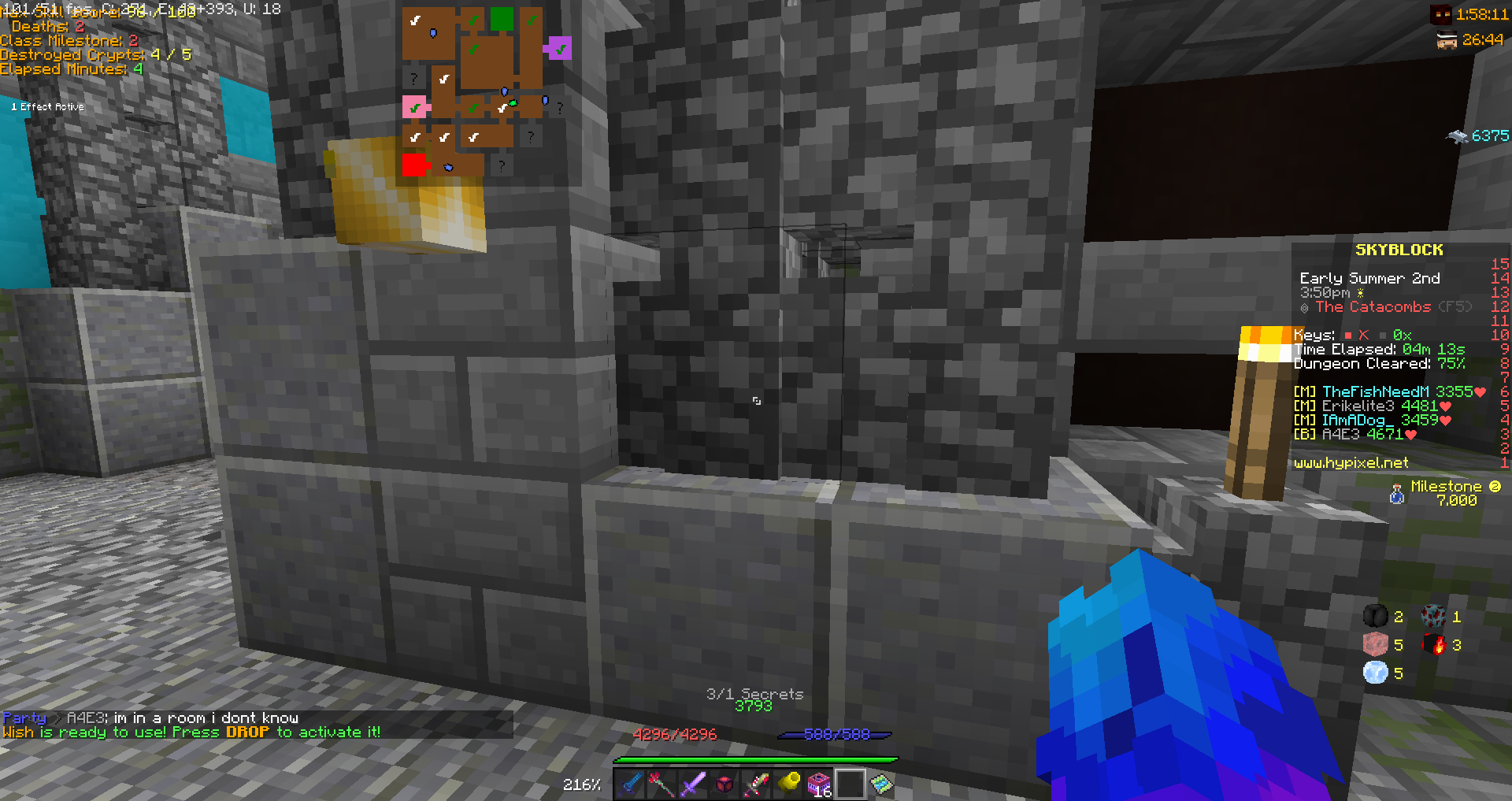Click the treasure chest icon by the 26:44 timer

tap(1445, 39)
